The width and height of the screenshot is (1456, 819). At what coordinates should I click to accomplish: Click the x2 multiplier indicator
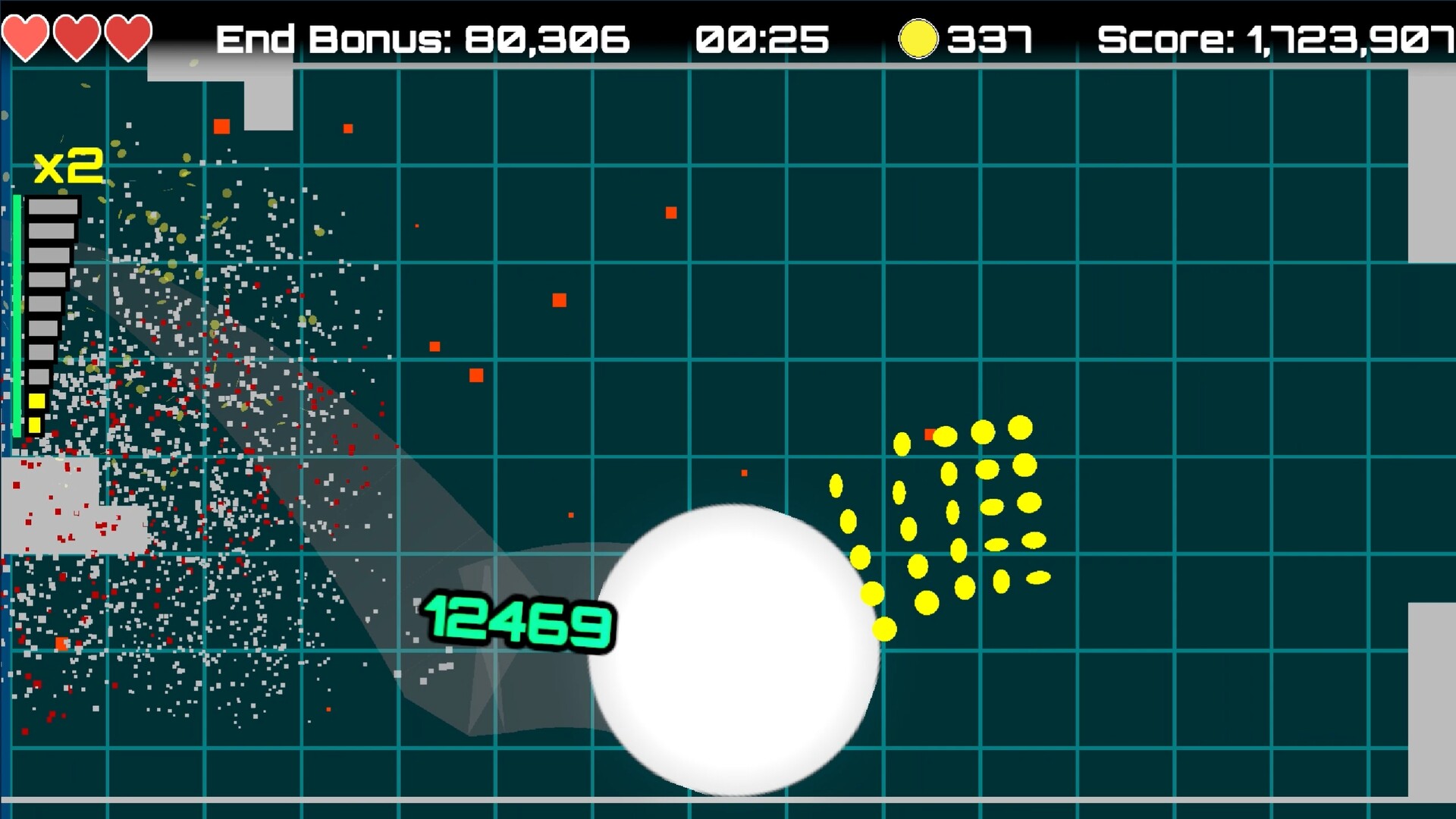tap(68, 165)
